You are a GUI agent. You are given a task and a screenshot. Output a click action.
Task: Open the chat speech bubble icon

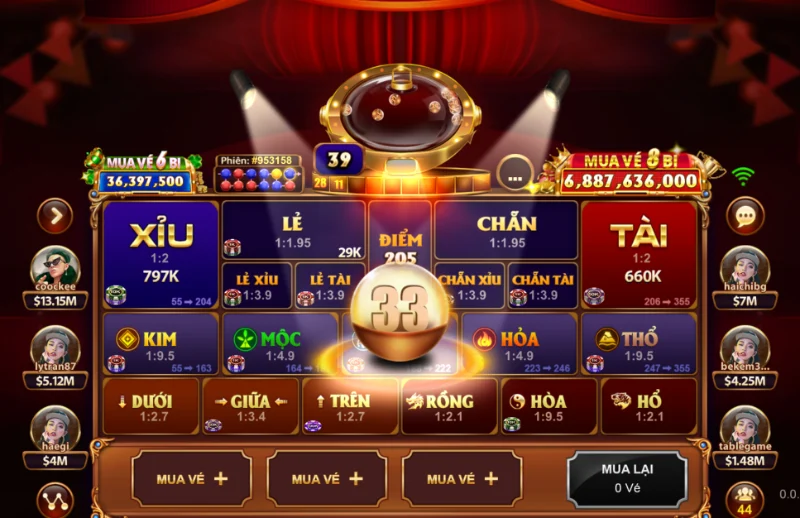(744, 215)
